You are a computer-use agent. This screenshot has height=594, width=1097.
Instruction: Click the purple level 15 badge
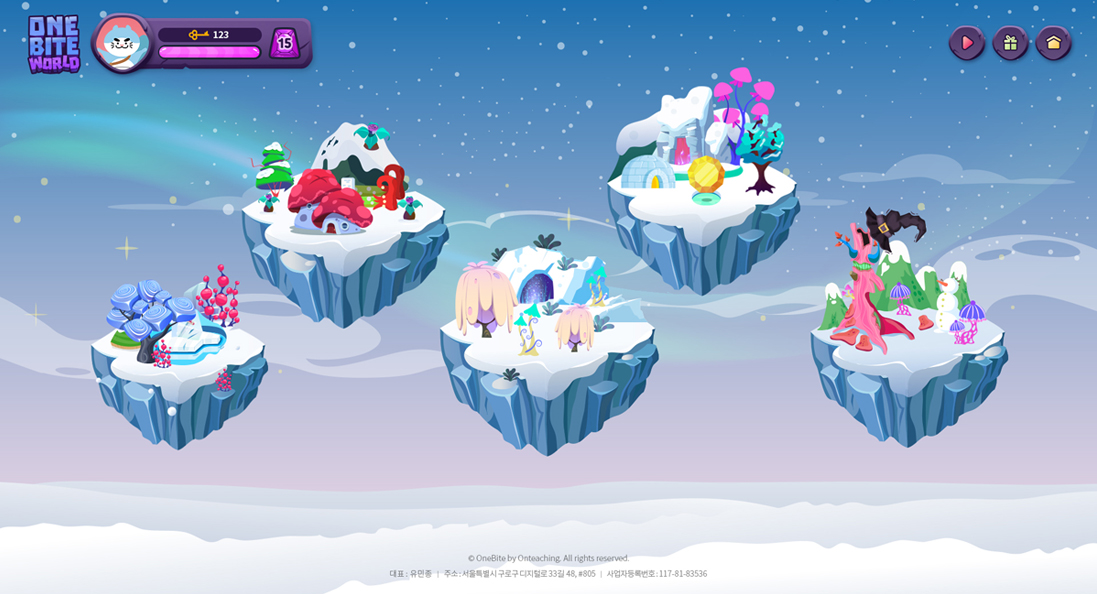(x=285, y=43)
